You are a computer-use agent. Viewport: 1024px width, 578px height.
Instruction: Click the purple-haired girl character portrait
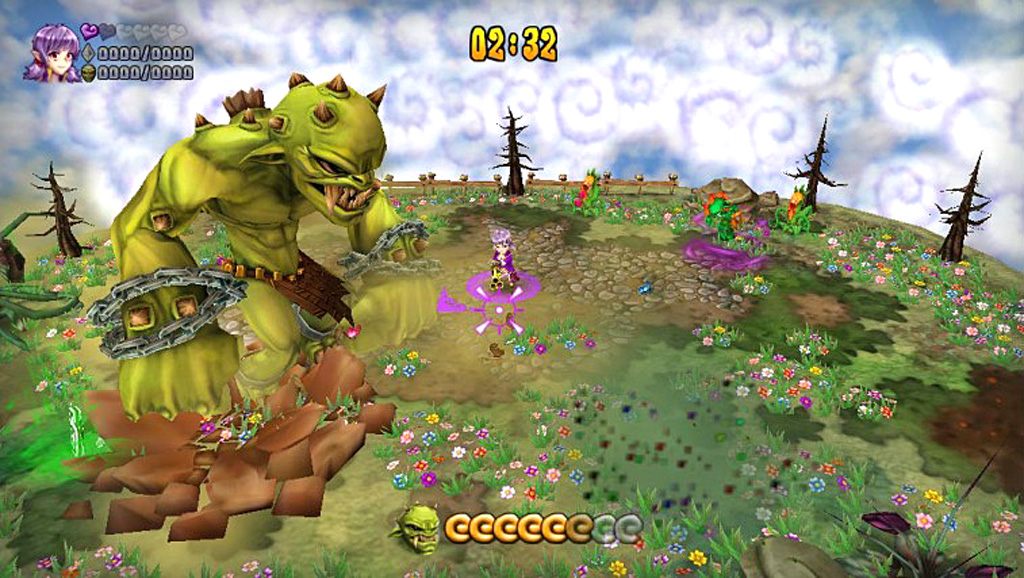pyautogui.click(x=52, y=54)
